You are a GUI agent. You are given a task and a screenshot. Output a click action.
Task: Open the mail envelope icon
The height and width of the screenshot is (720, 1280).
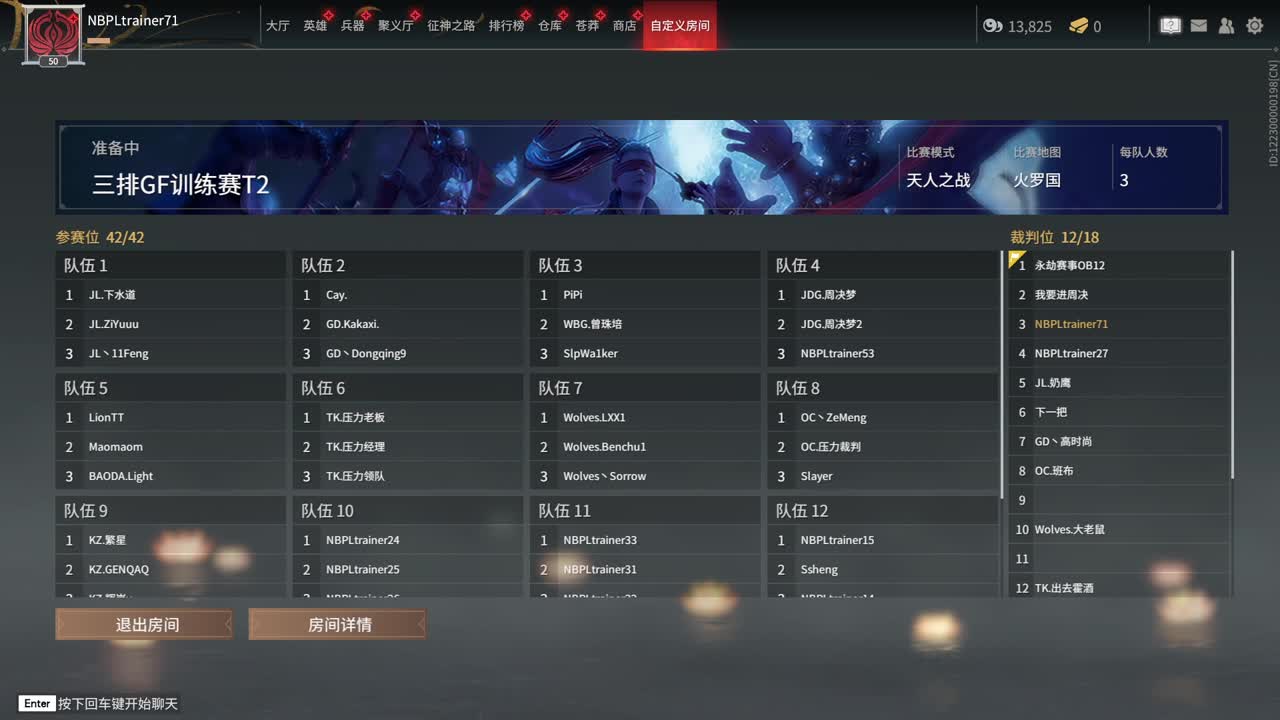[1198, 25]
